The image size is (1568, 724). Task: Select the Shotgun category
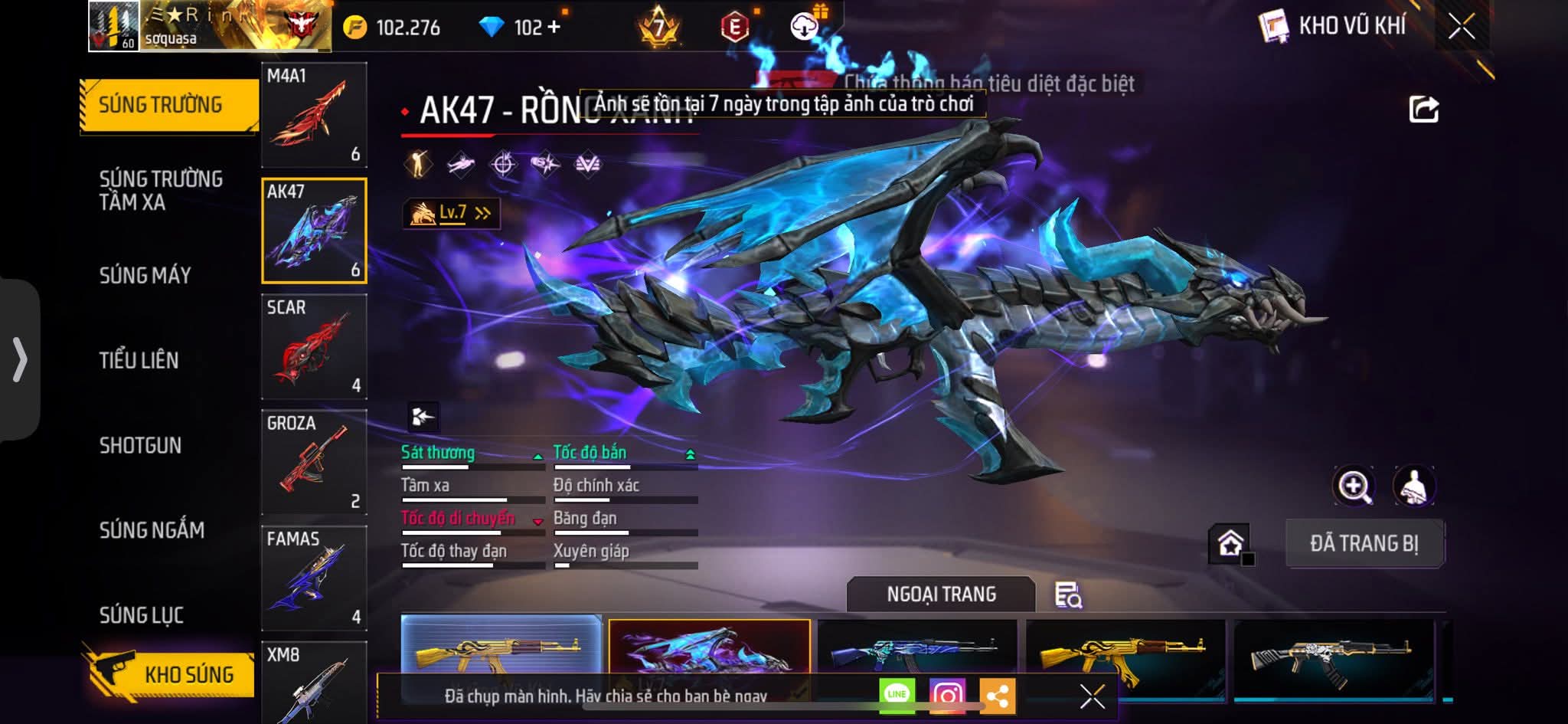pyautogui.click(x=140, y=445)
